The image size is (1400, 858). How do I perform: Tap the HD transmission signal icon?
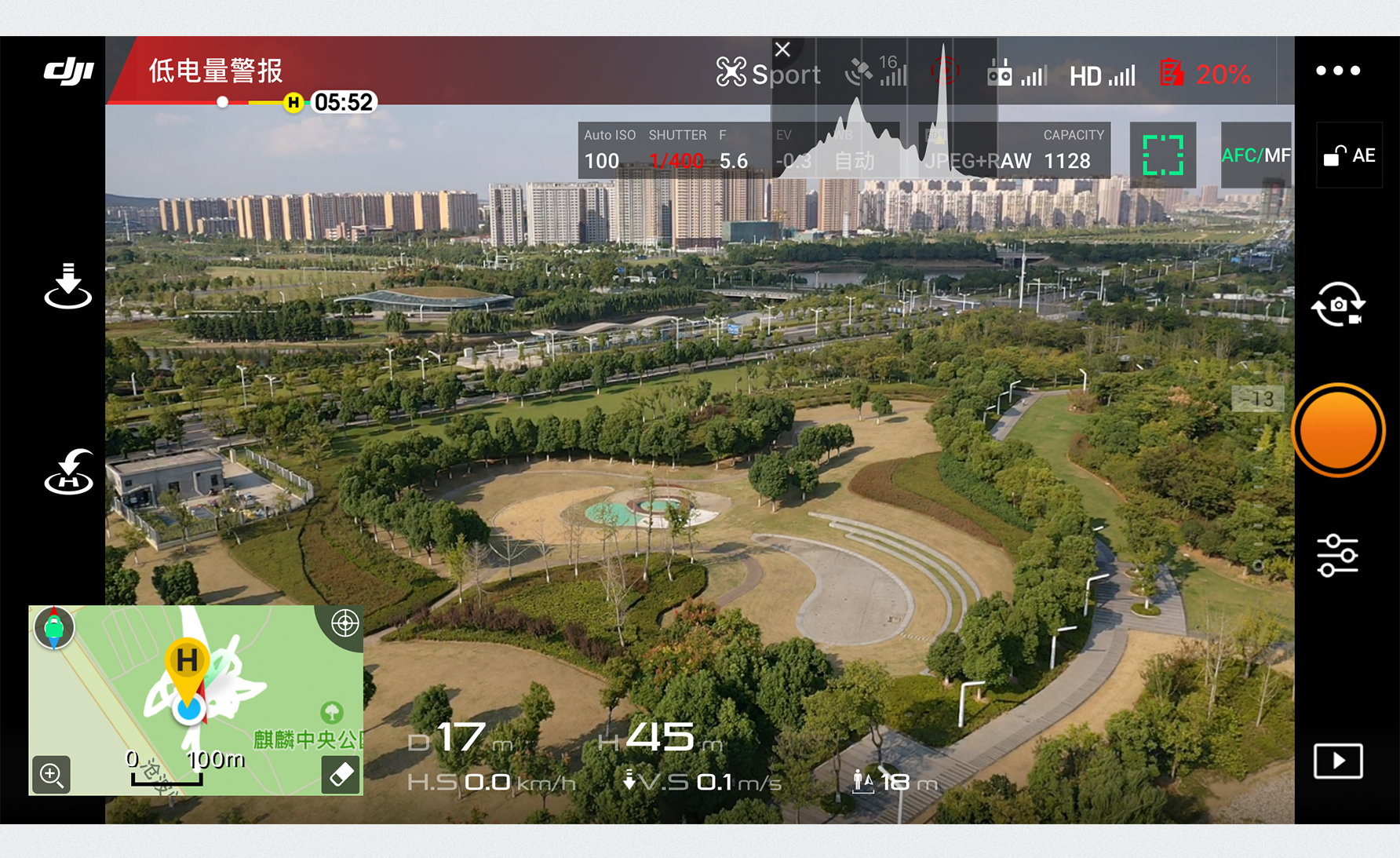tap(1102, 75)
